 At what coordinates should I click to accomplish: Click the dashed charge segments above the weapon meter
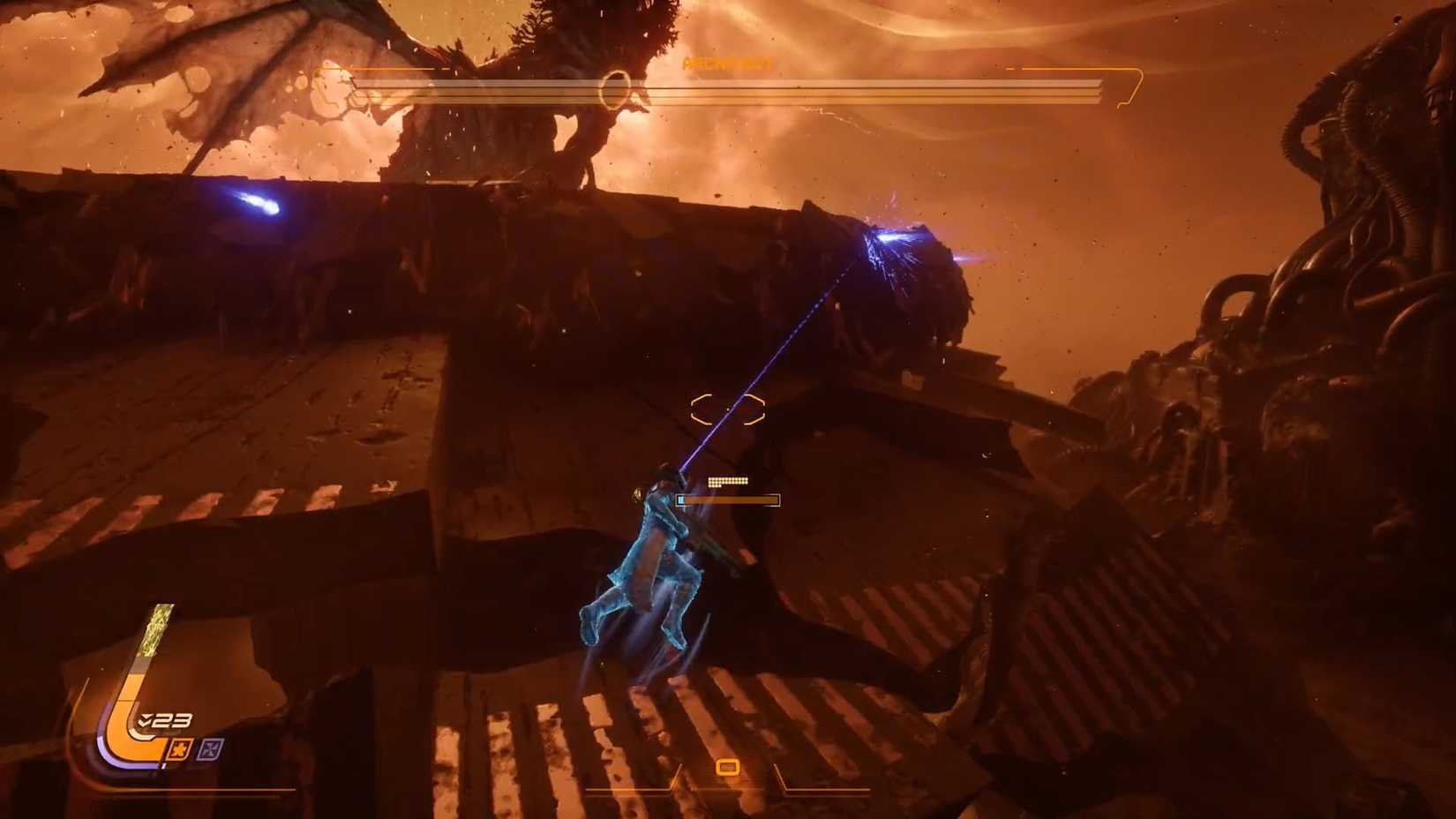pyautogui.click(x=728, y=481)
